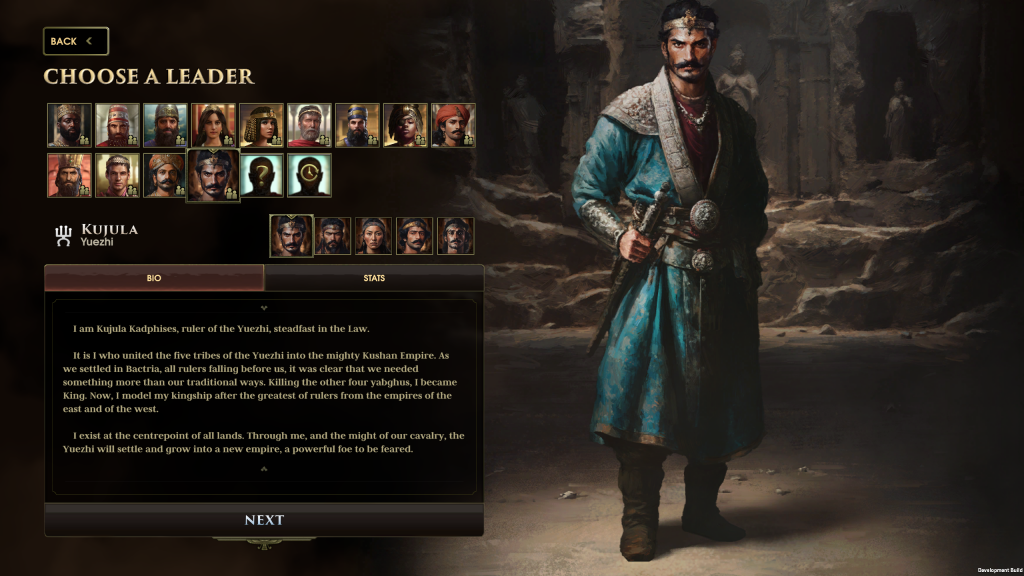
Task: Select the clock silhouette leader portrait
Action: 309,175
